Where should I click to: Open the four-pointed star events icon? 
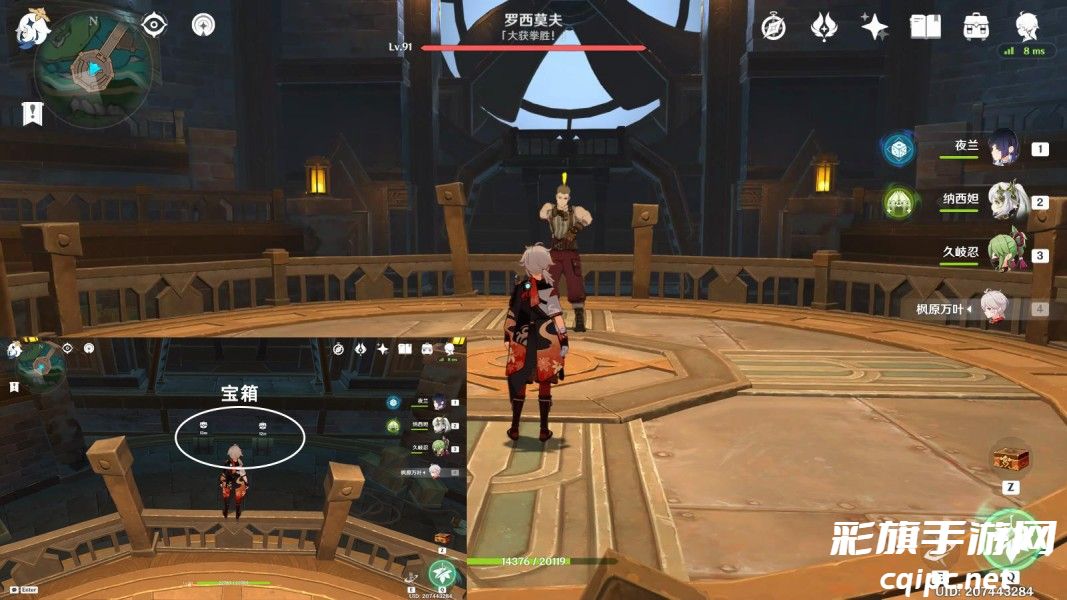[x=874, y=27]
